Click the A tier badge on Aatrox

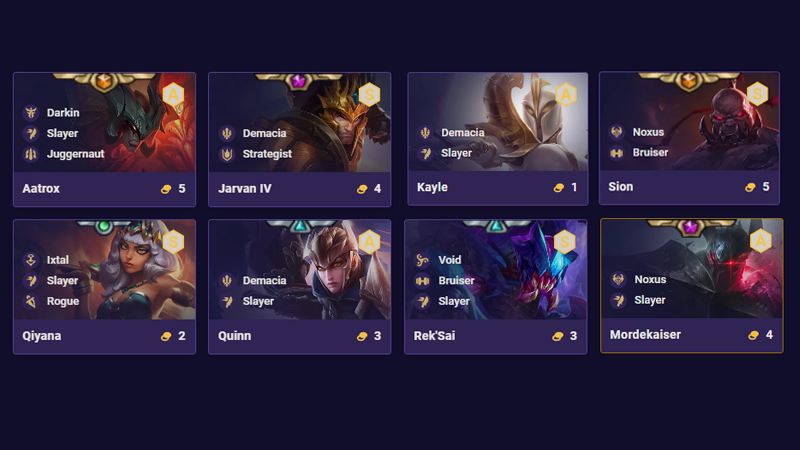tap(173, 95)
